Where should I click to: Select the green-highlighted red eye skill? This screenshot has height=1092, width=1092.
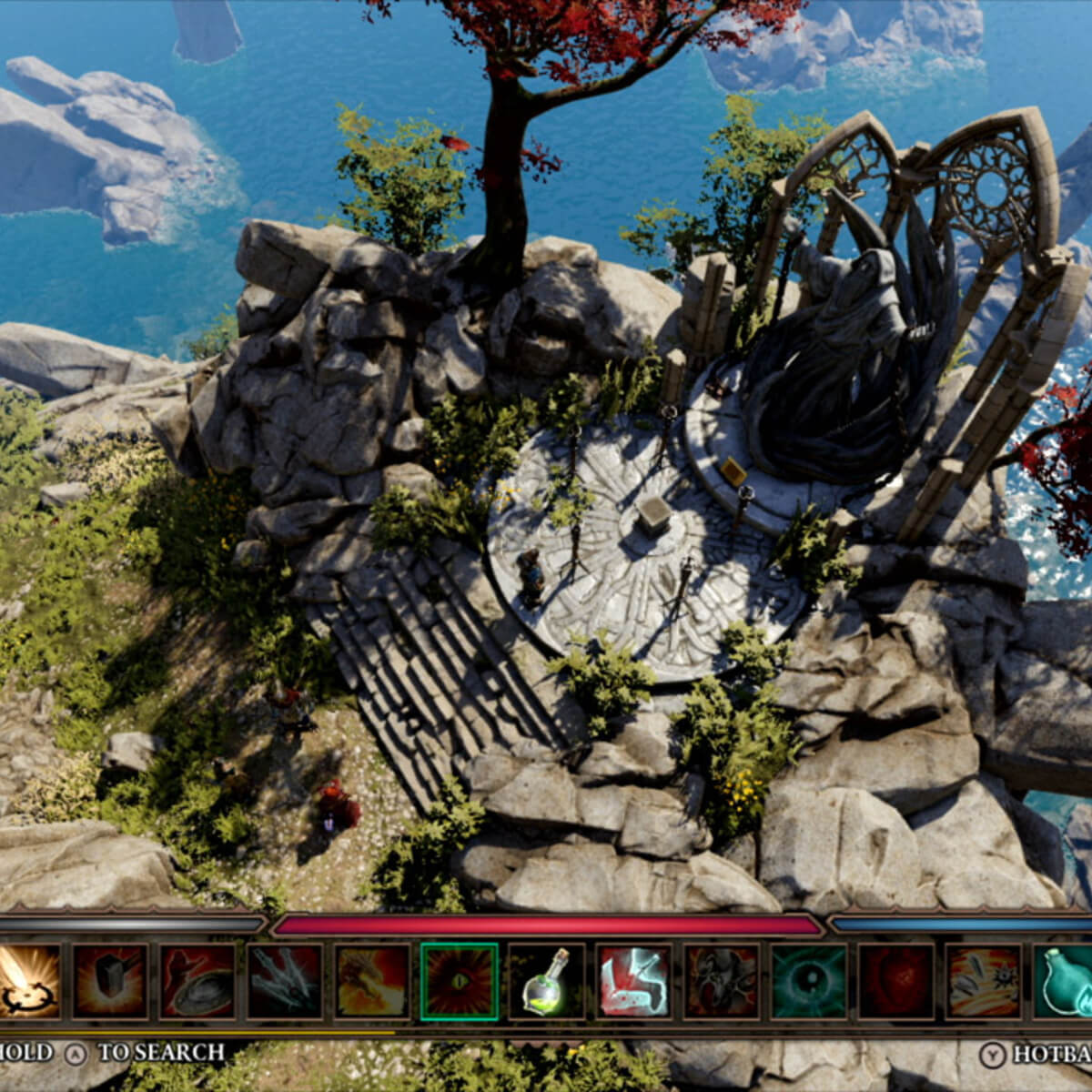[460, 980]
